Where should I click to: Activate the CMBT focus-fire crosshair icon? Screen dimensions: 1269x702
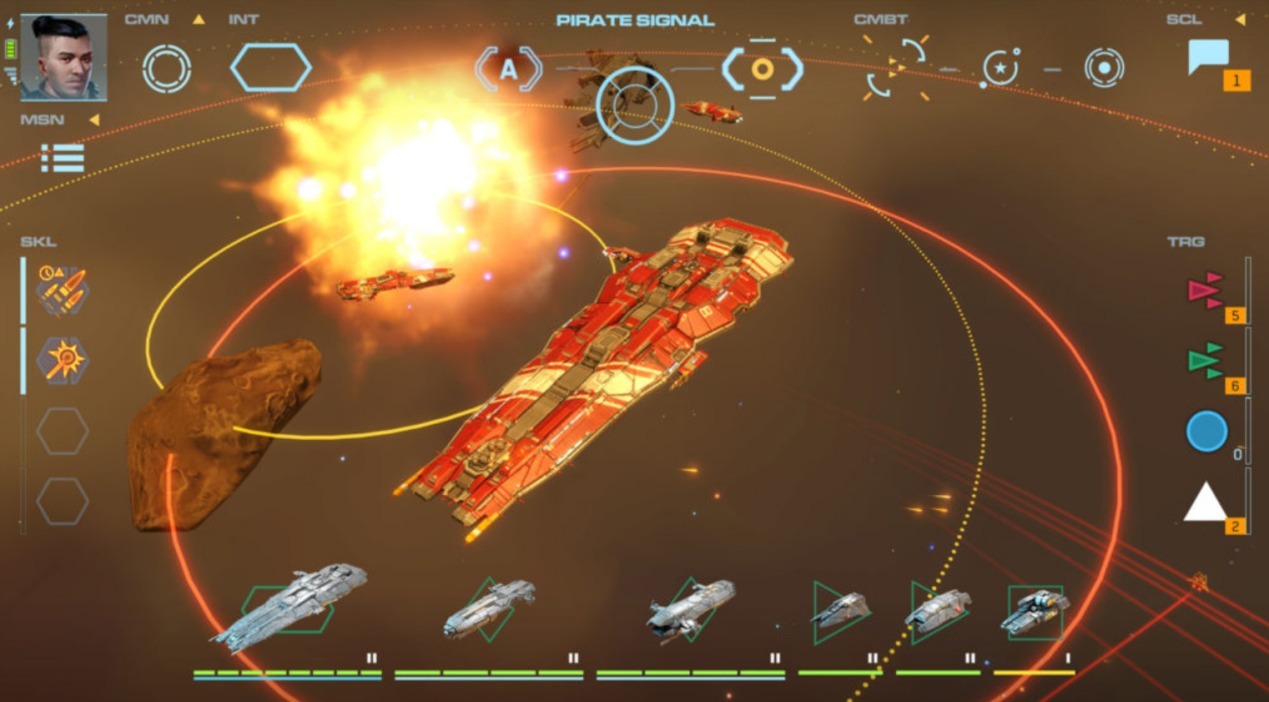click(x=896, y=68)
